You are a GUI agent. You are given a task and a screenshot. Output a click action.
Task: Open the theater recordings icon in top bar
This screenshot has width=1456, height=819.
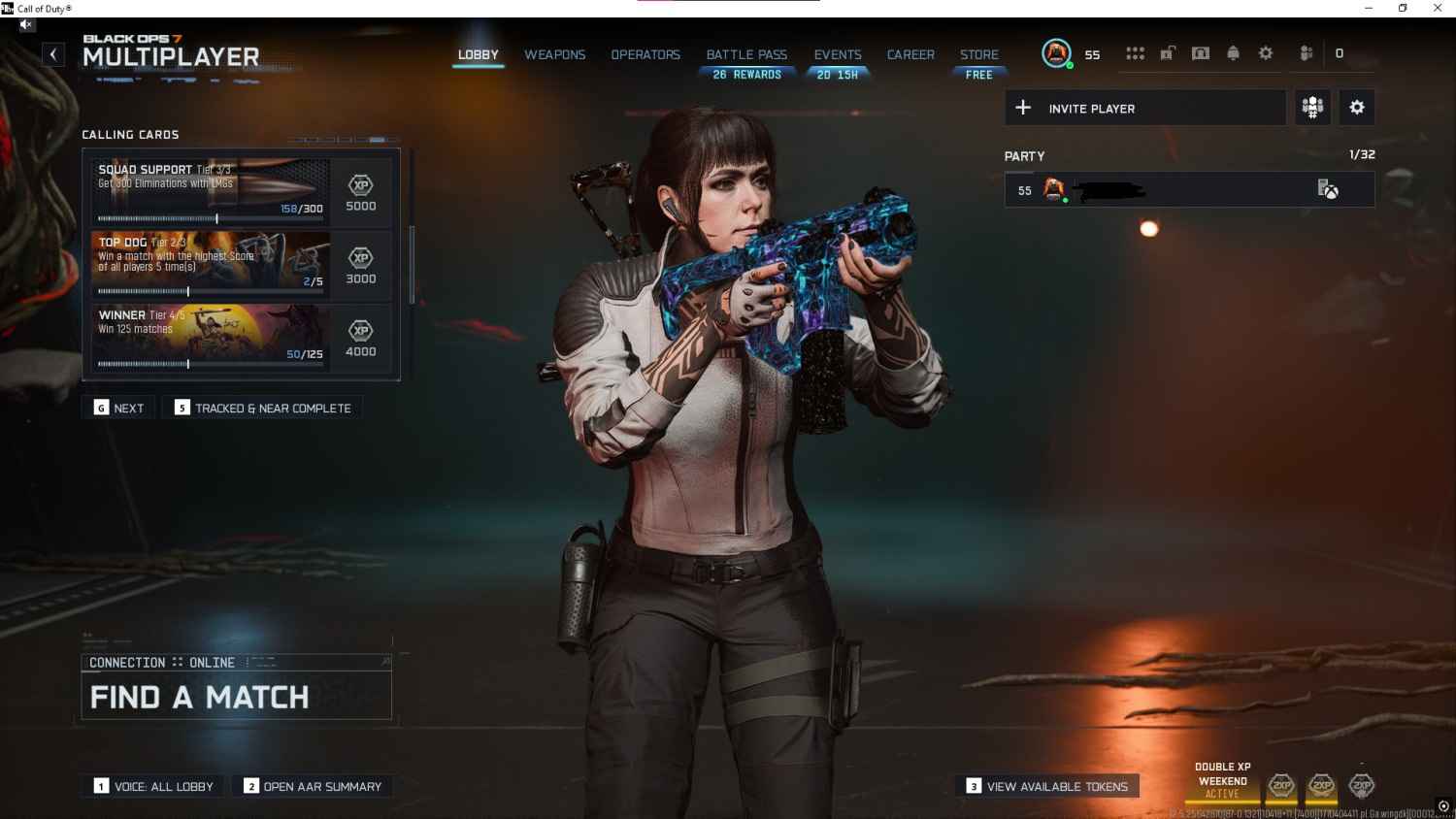[1201, 53]
